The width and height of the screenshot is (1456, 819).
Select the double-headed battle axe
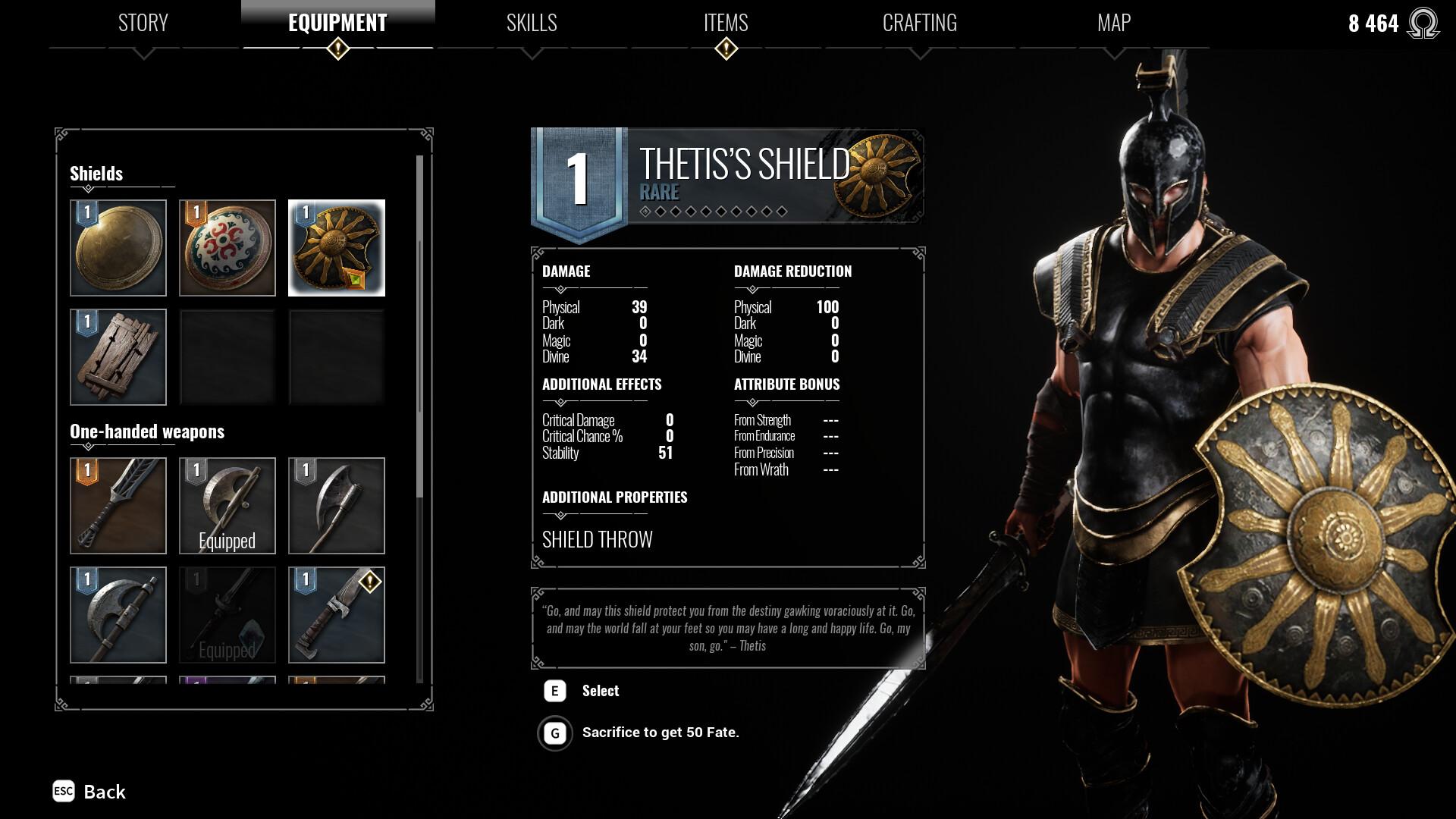119,615
